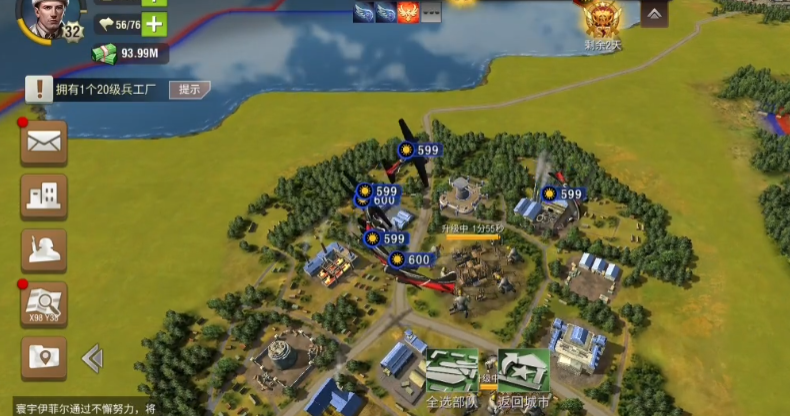Open the cash 93.99M resource display
The width and height of the screenshot is (790, 416).
coord(131,53)
